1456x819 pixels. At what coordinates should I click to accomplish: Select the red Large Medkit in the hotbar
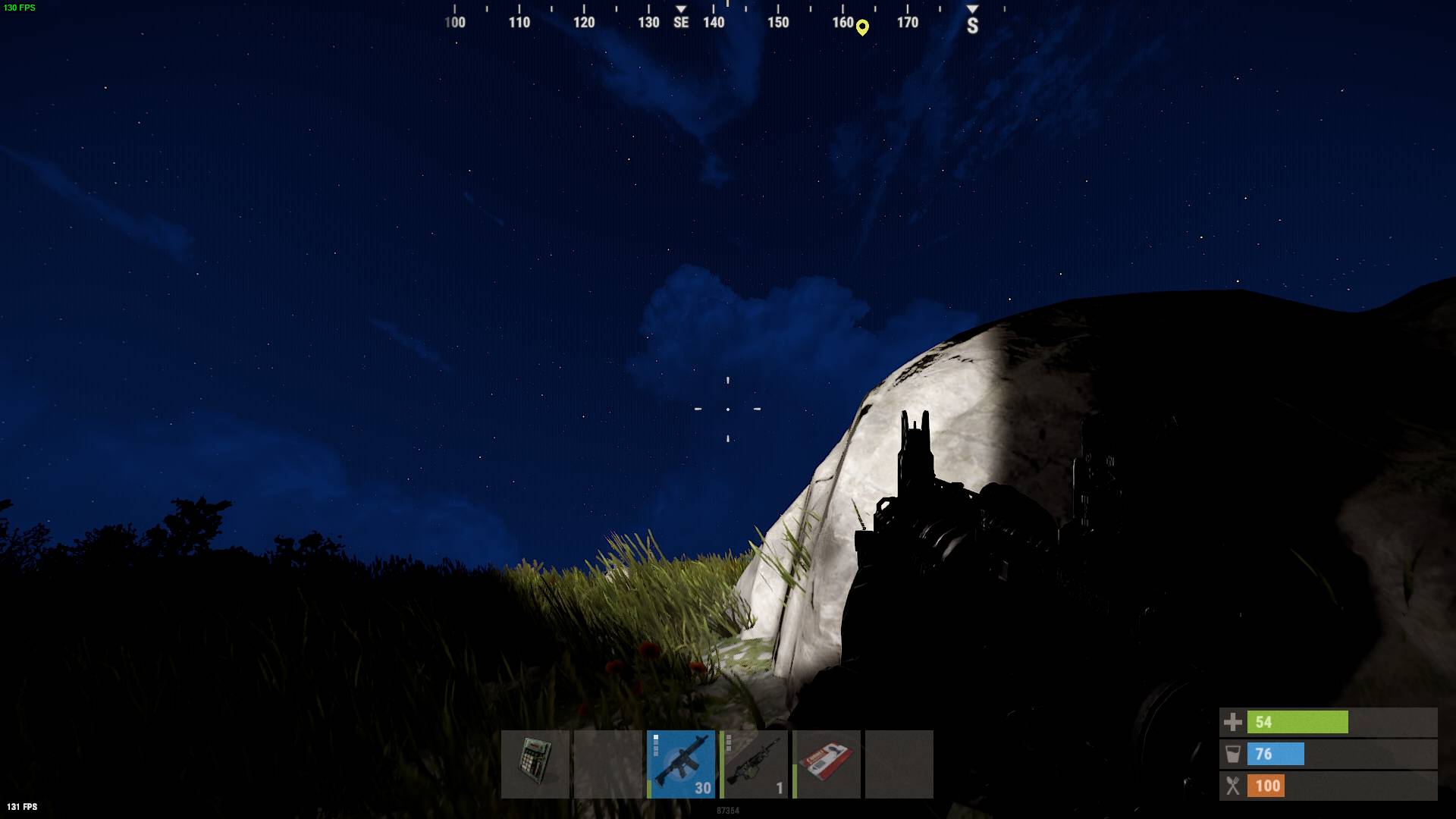coord(827,764)
